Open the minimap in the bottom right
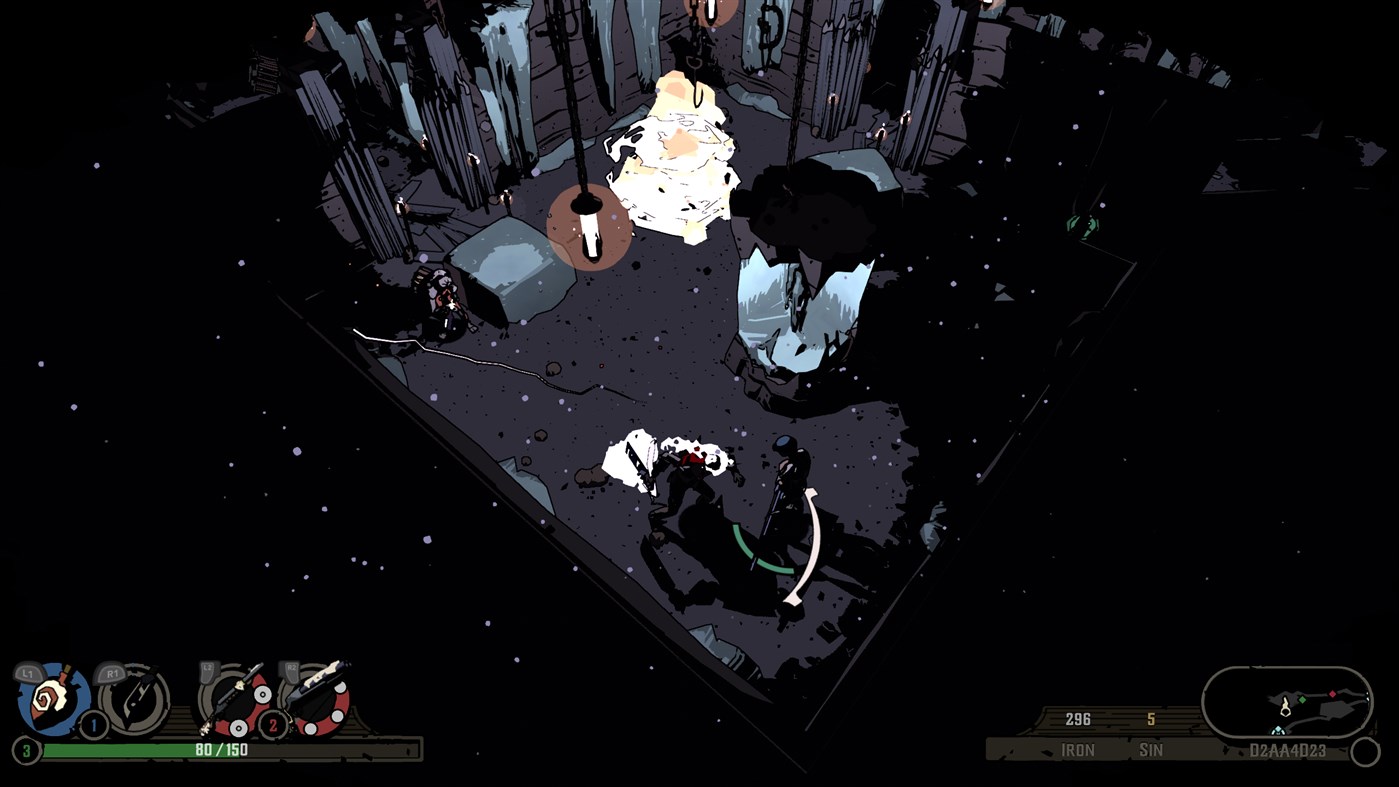Image resolution: width=1399 pixels, height=787 pixels. click(x=1285, y=701)
